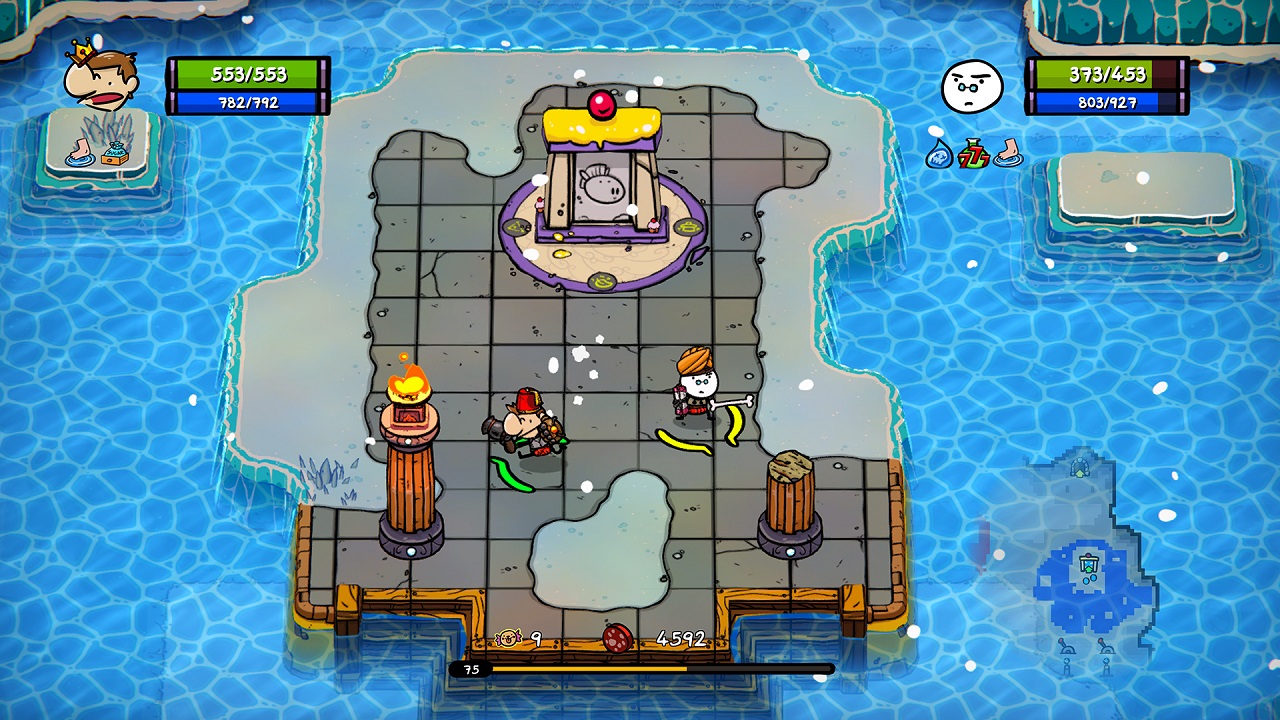The height and width of the screenshot is (720, 1280).
Task: Inspect the green 777 potion buff icon
Action: [x=973, y=153]
